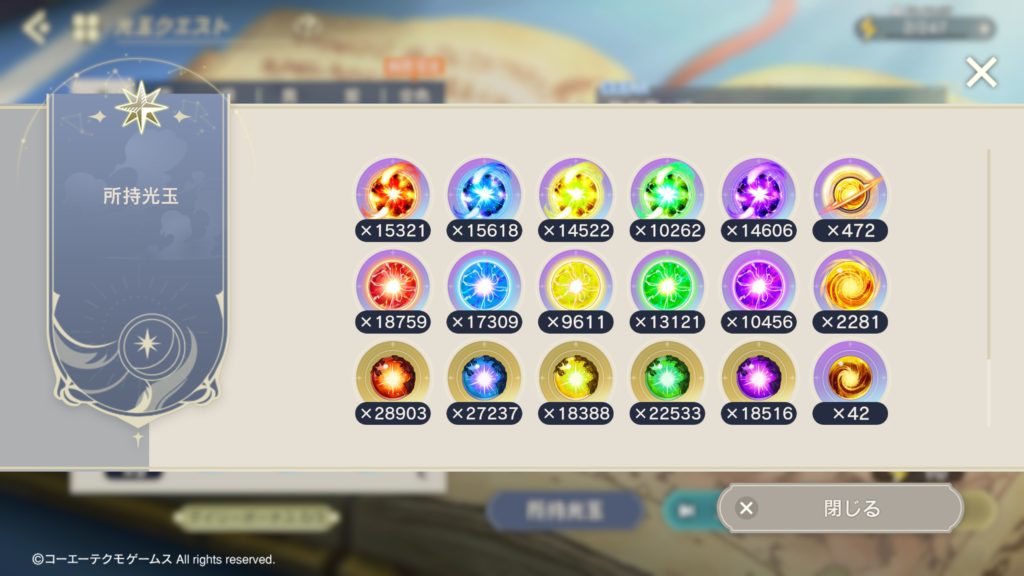Image resolution: width=1024 pixels, height=576 pixels.
Task: Click the white X close icon
Action: pos(981,72)
